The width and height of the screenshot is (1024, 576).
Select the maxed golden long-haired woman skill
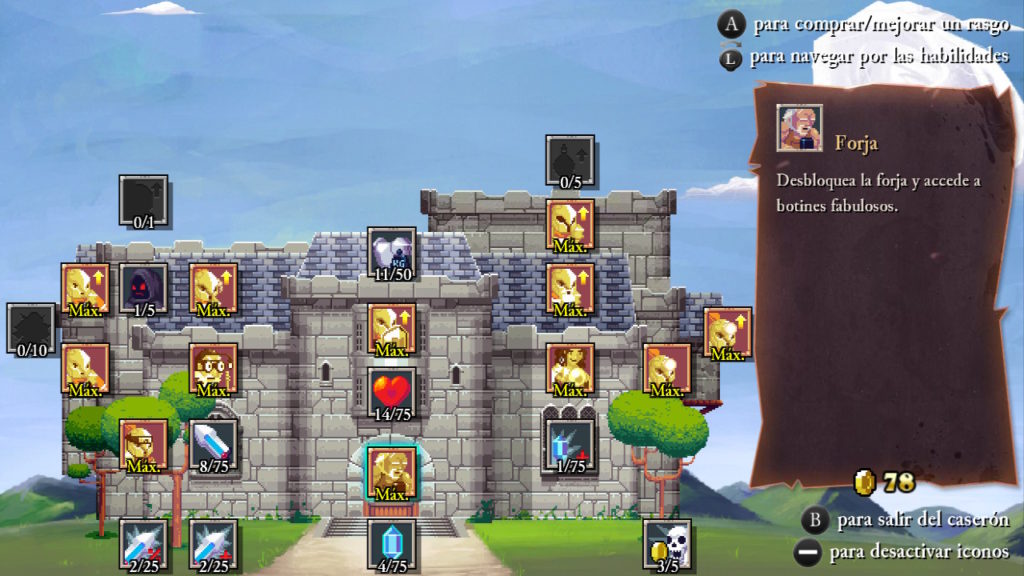pyautogui.click(x=570, y=368)
